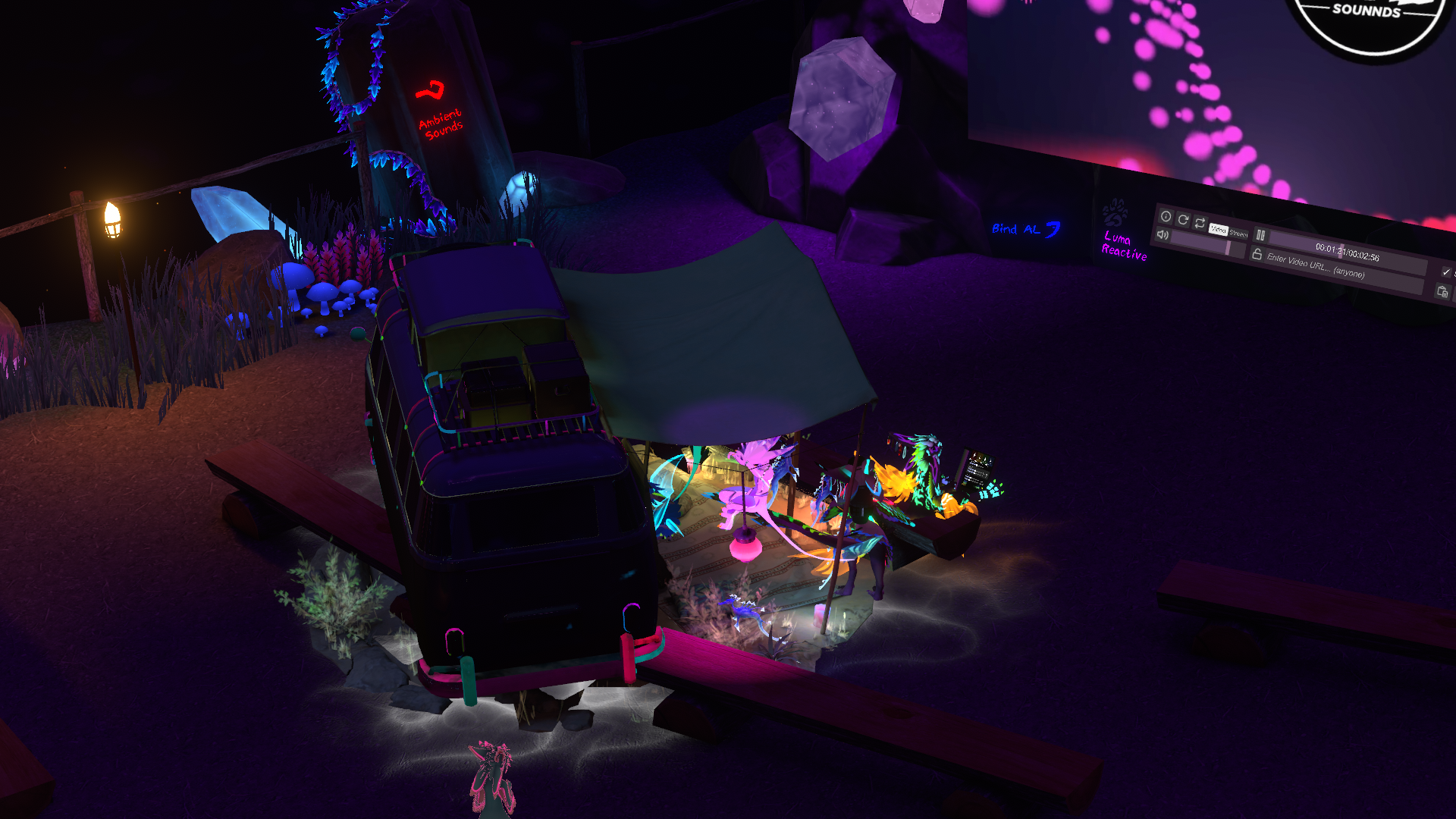Reload the video with the refresh icon
The height and width of the screenshot is (819, 1456).
click(x=1183, y=220)
